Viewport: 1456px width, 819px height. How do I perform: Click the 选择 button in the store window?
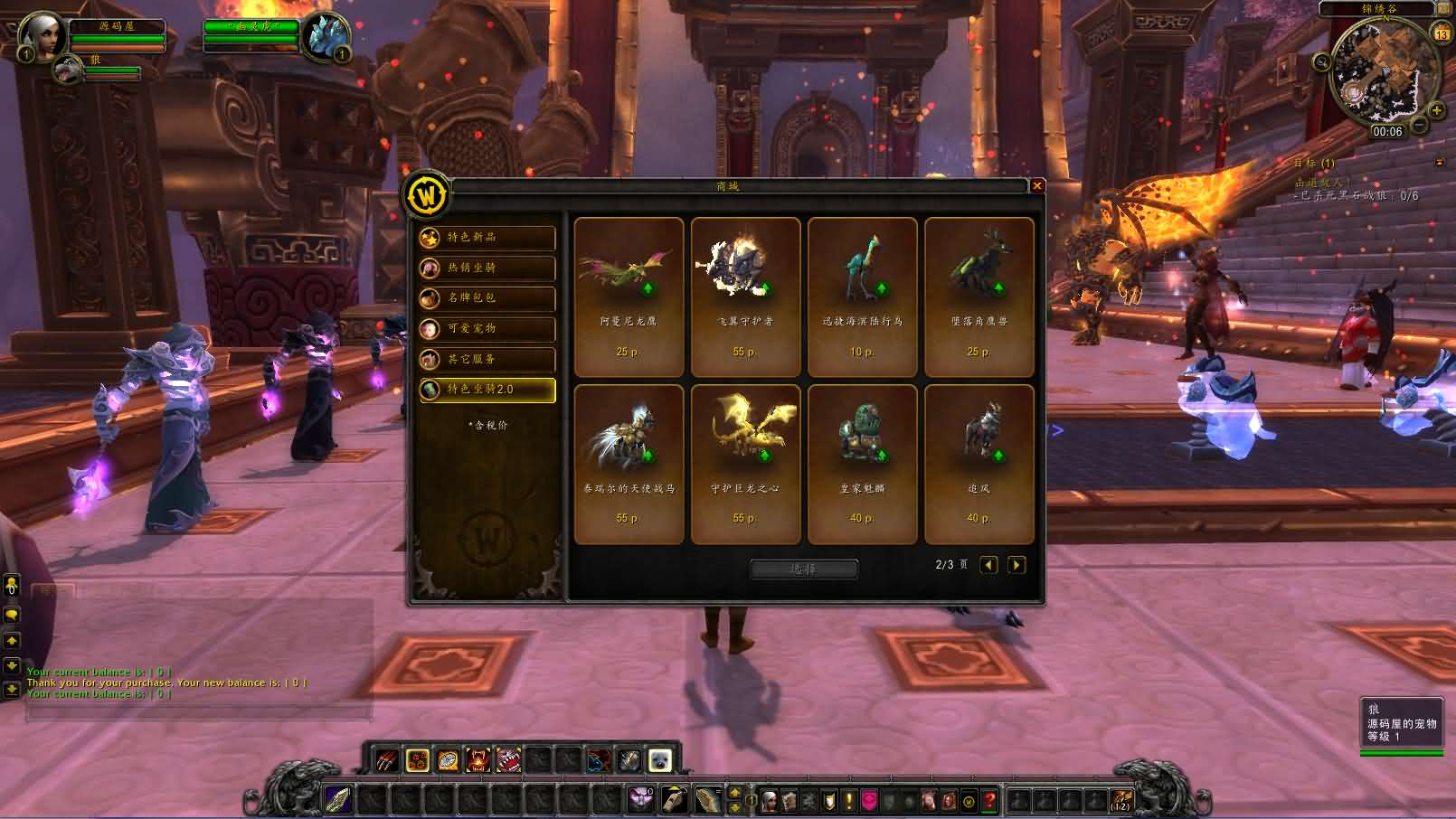click(803, 569)
